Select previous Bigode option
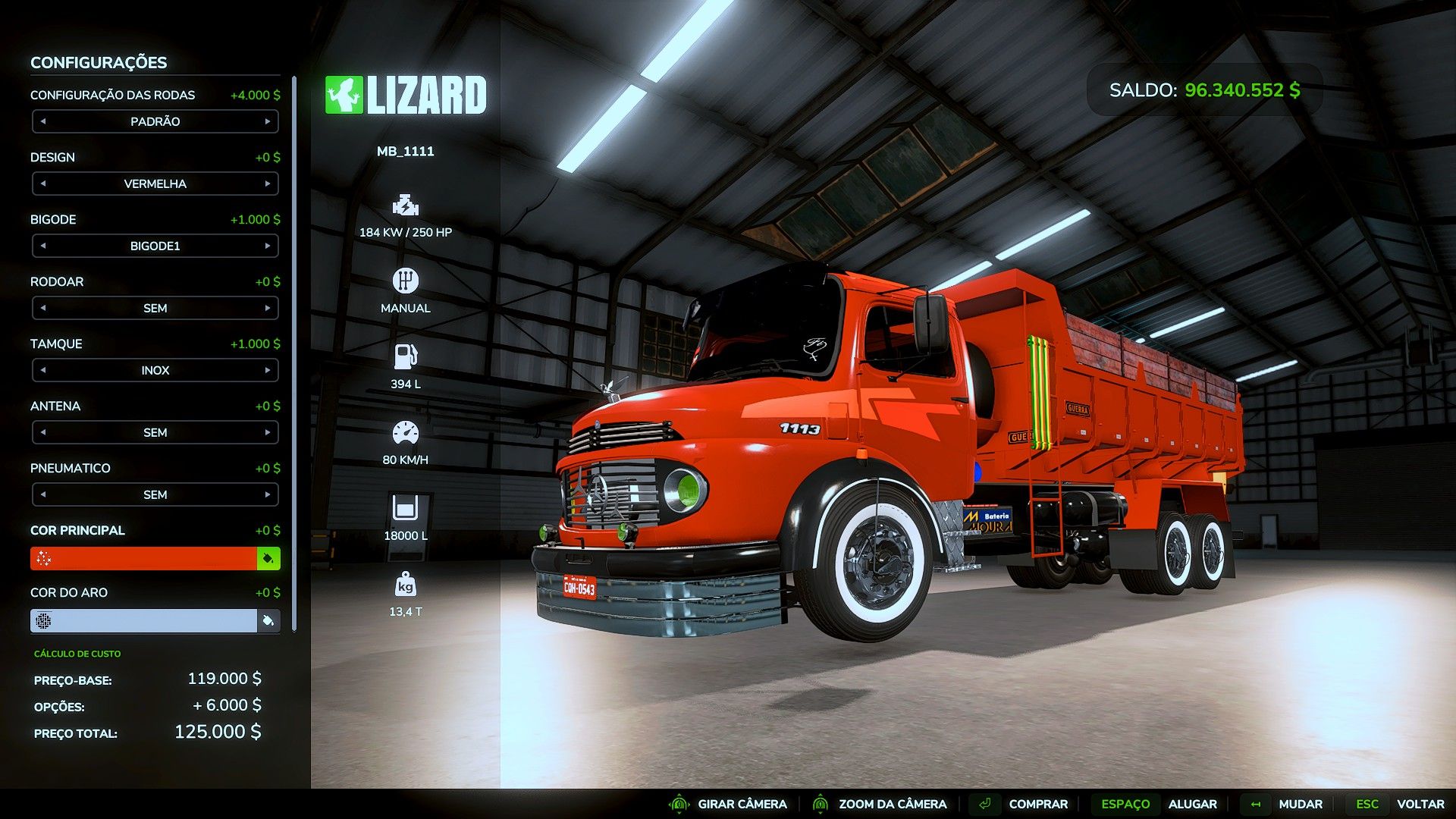This screenshot has height=819, width=1456. [43, 246]
